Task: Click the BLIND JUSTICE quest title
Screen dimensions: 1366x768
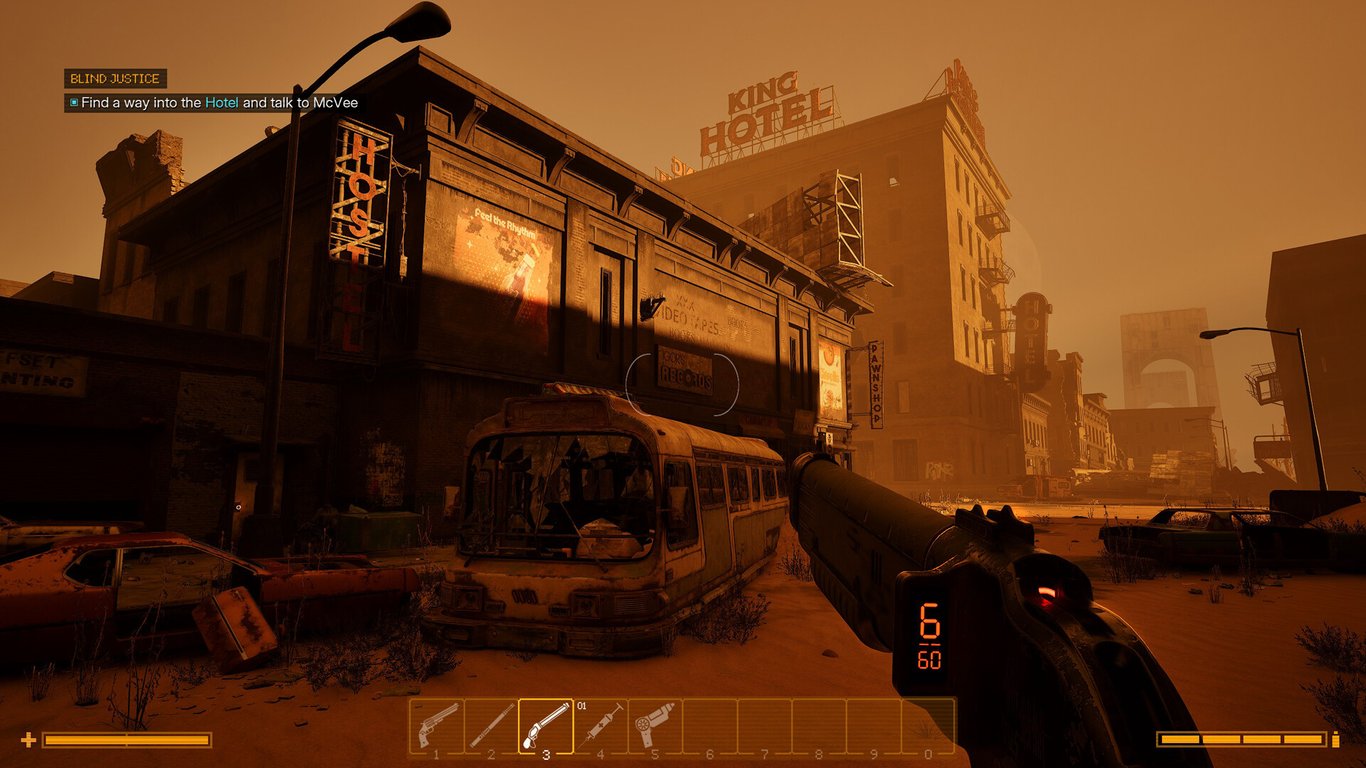Action: 113,78
